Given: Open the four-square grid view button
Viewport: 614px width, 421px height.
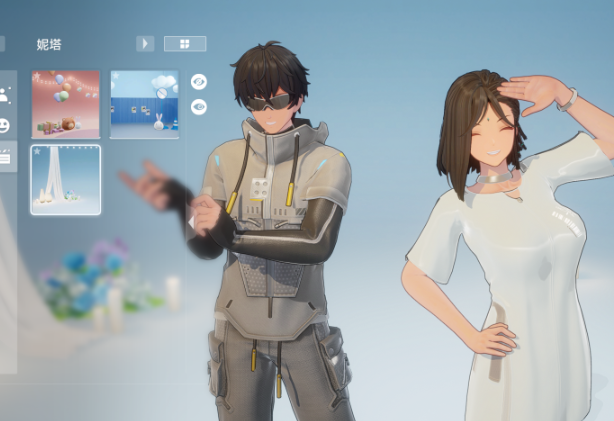Looking at the screenshot, I should click(x=185, y=44).
